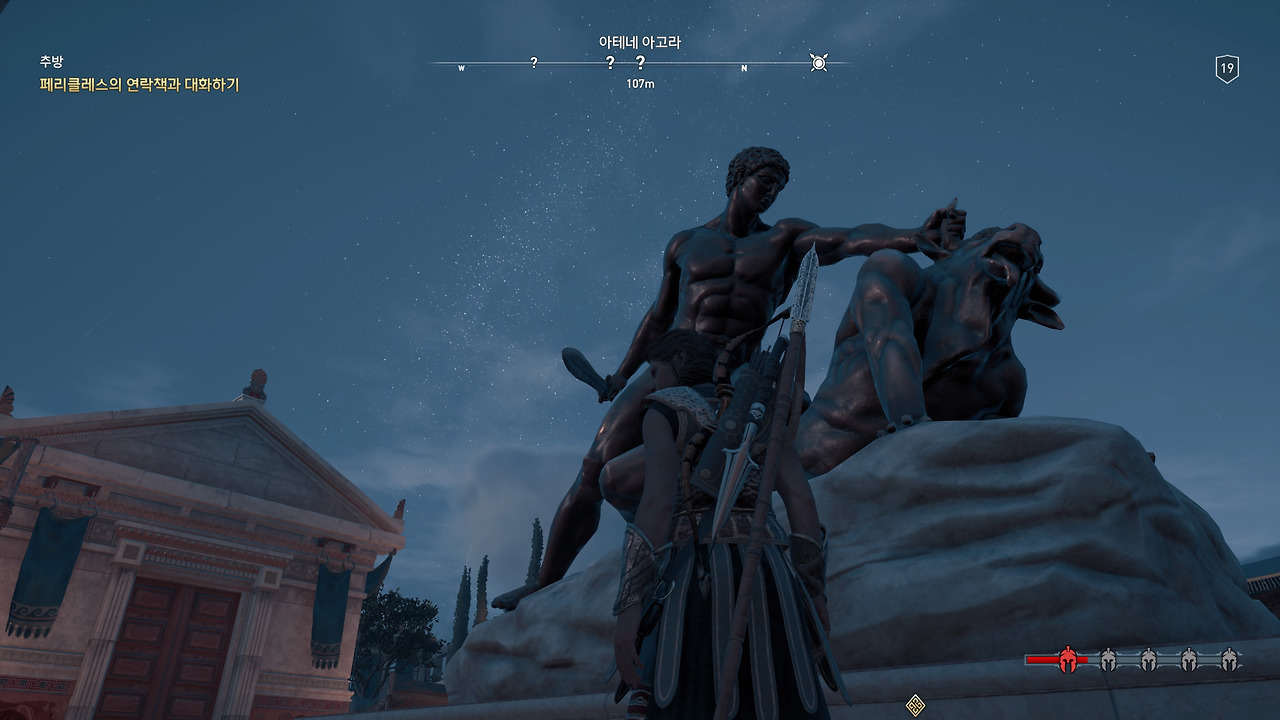Click the golden diamond icon at screen bottom
Viewport: 1280px width, 720px height.
[915, 705]
